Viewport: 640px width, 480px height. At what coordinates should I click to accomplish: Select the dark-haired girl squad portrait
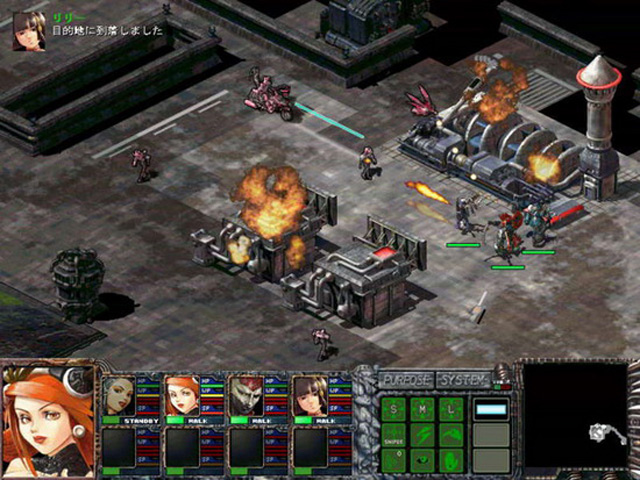tap(308, 395)
